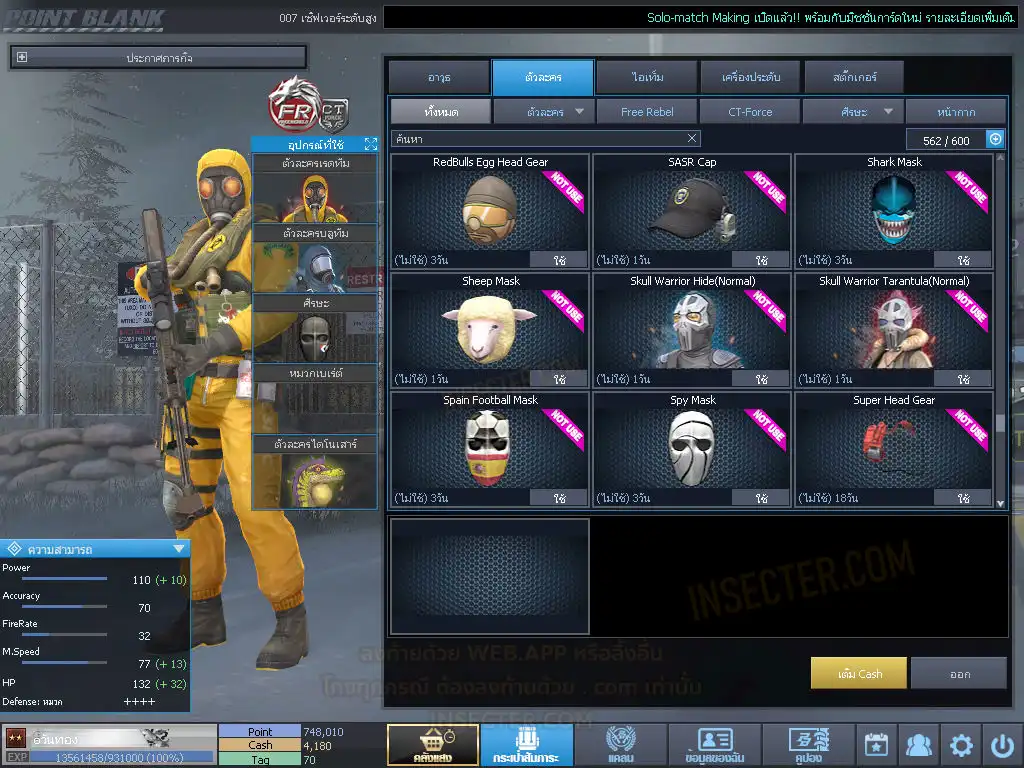Open the ศีรษะ headgear dropdown
Screen dimensions: 1024x768
pos(853,112)
